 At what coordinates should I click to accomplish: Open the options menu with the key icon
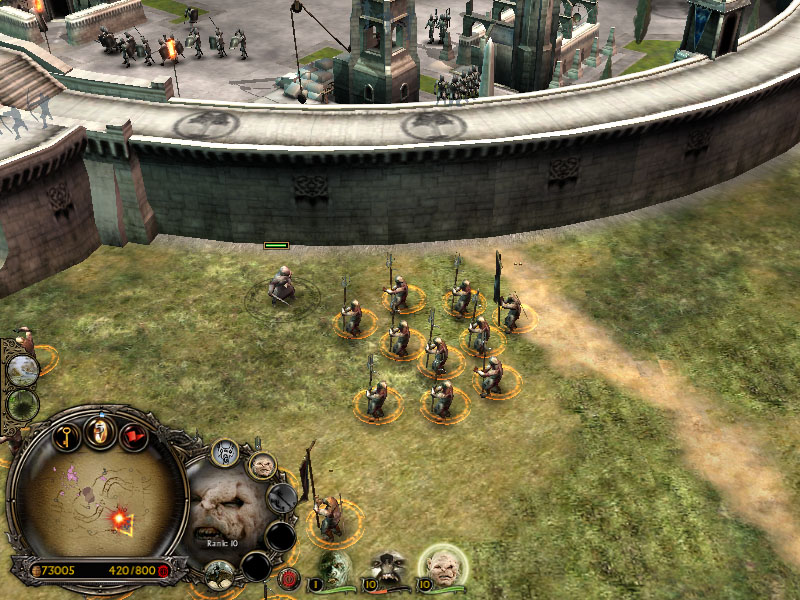(67, 437)
